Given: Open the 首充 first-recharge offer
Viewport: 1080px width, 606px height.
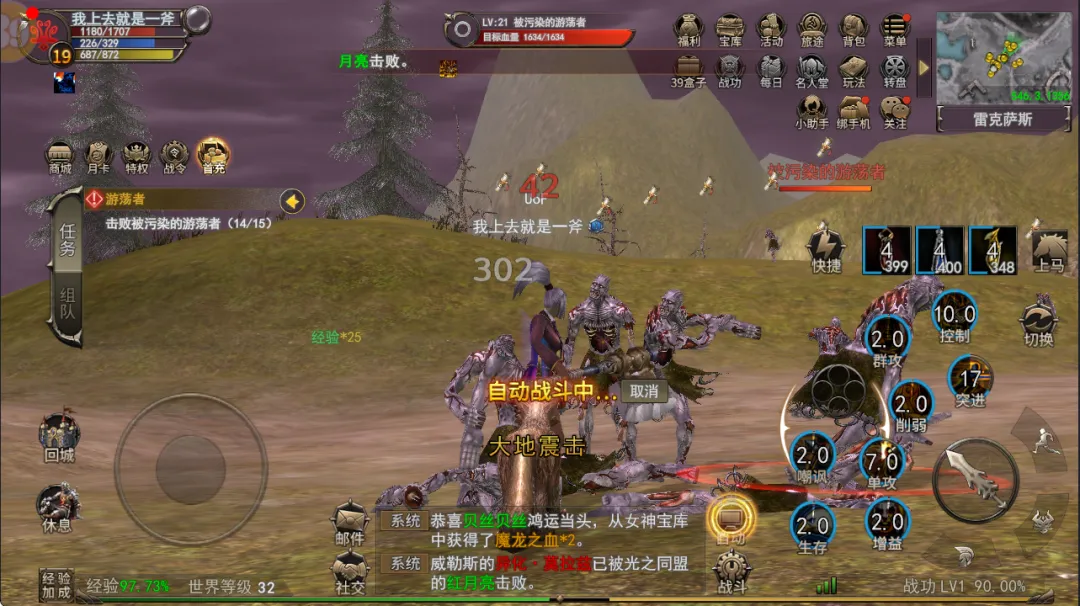Looking at the screenshot, I should point(212,157).
